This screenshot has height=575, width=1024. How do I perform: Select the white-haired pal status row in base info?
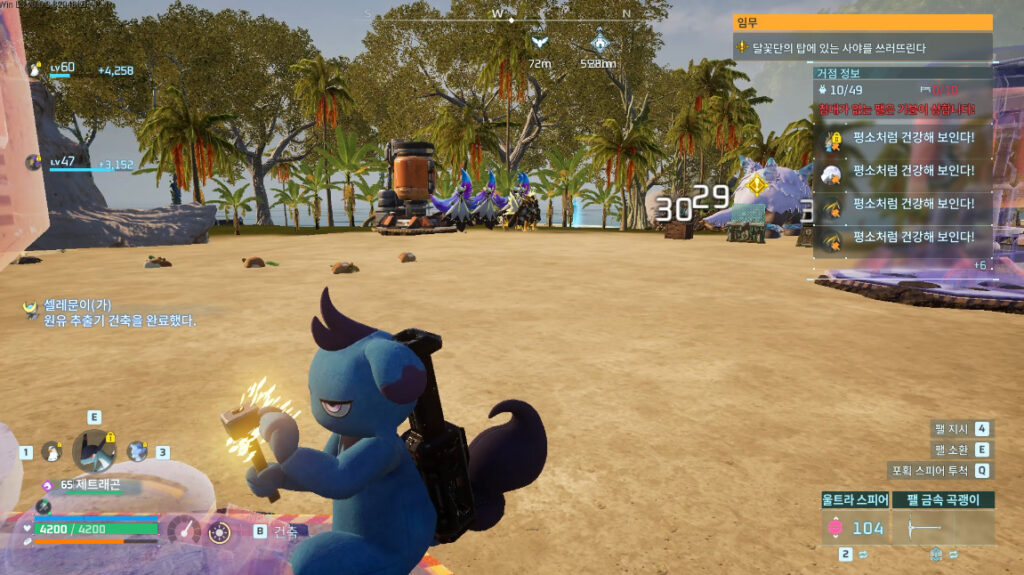(903, 173)
